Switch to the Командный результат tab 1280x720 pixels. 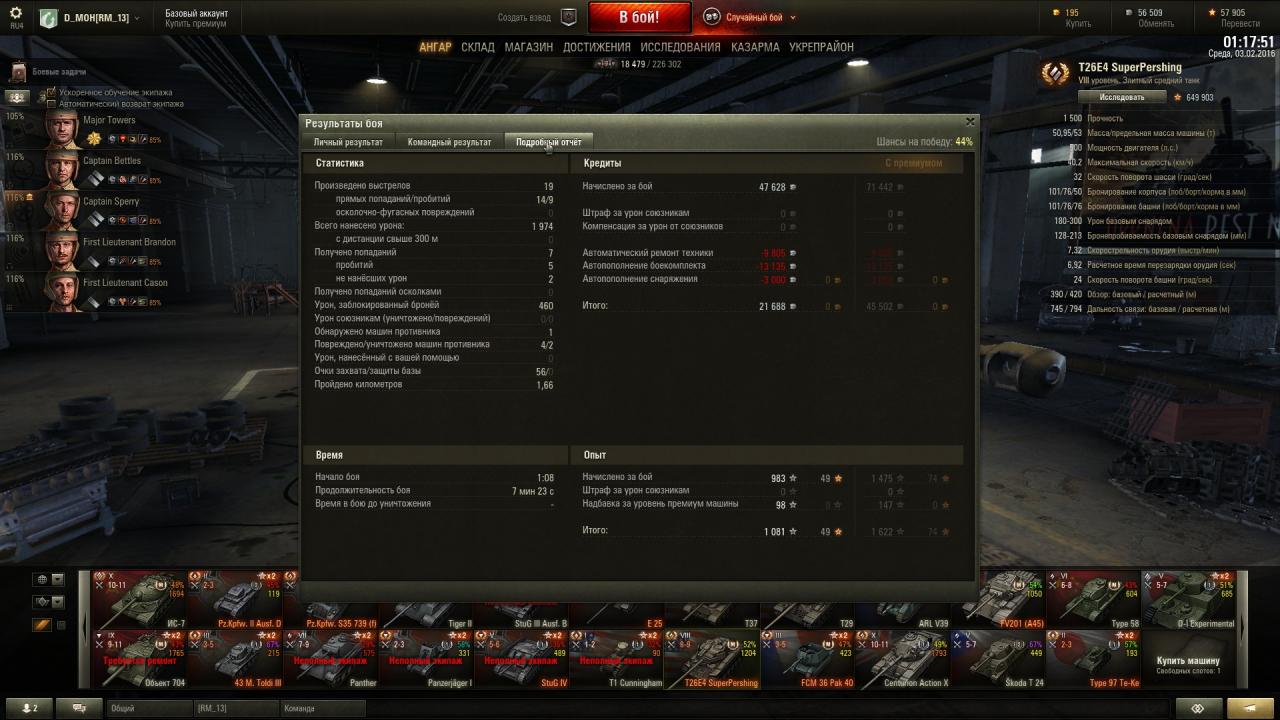pyautogui.click(x=449, y=142)
